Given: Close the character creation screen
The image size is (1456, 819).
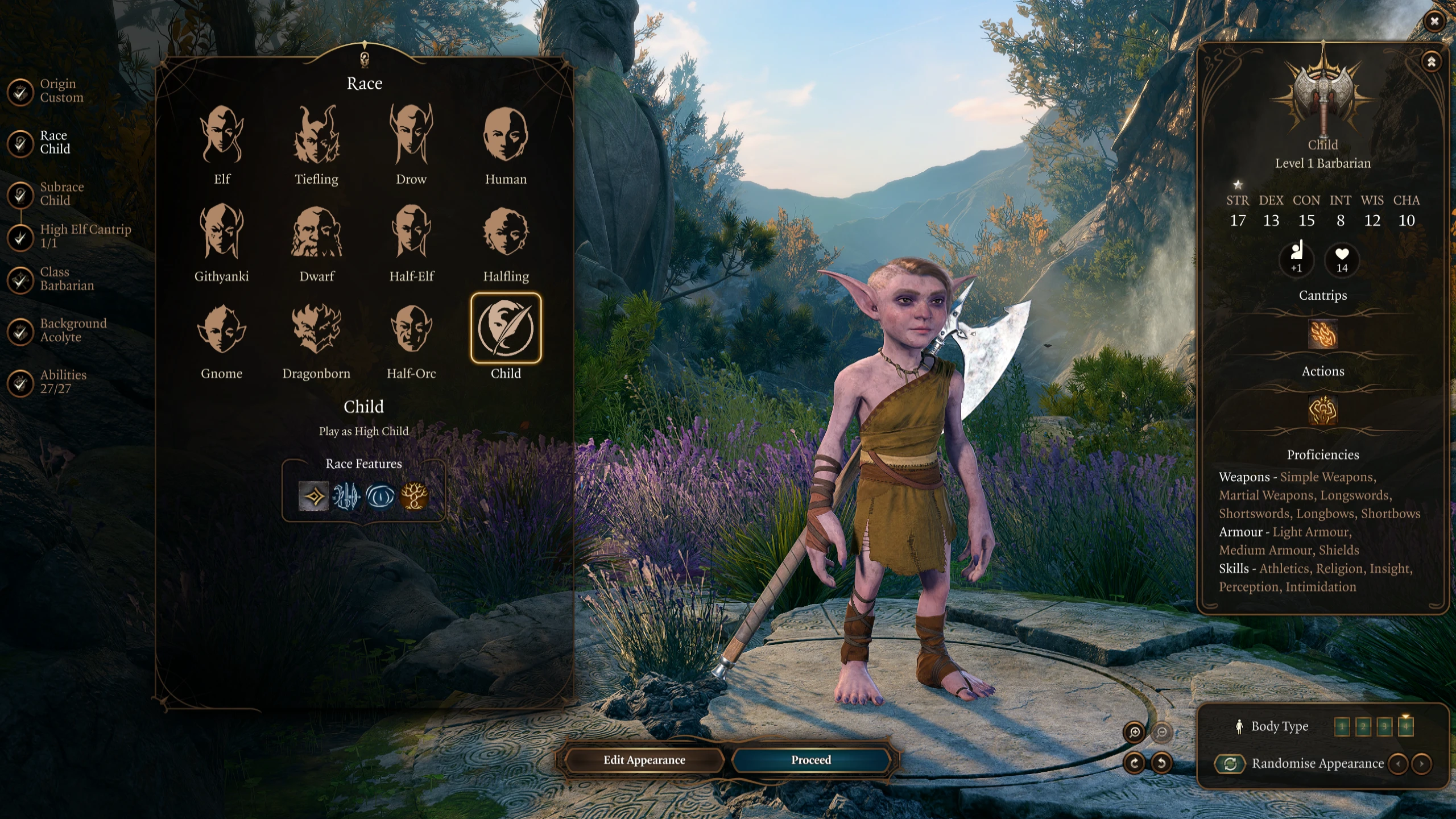Looking at the screenshot, I should pyautogui.click(x=1434, y=22).
